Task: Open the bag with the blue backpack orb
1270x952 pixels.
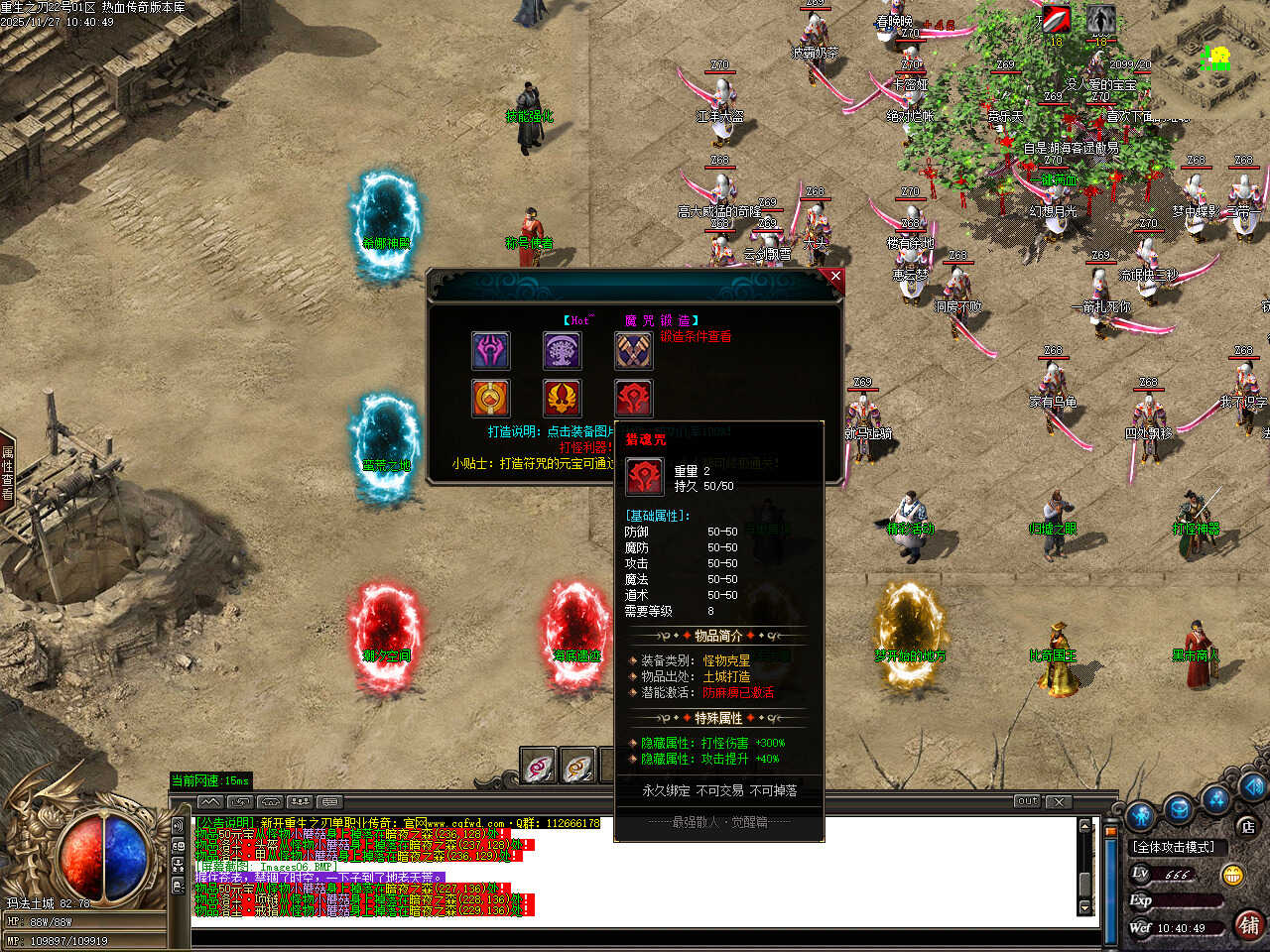Action: tap(1179, 808)
